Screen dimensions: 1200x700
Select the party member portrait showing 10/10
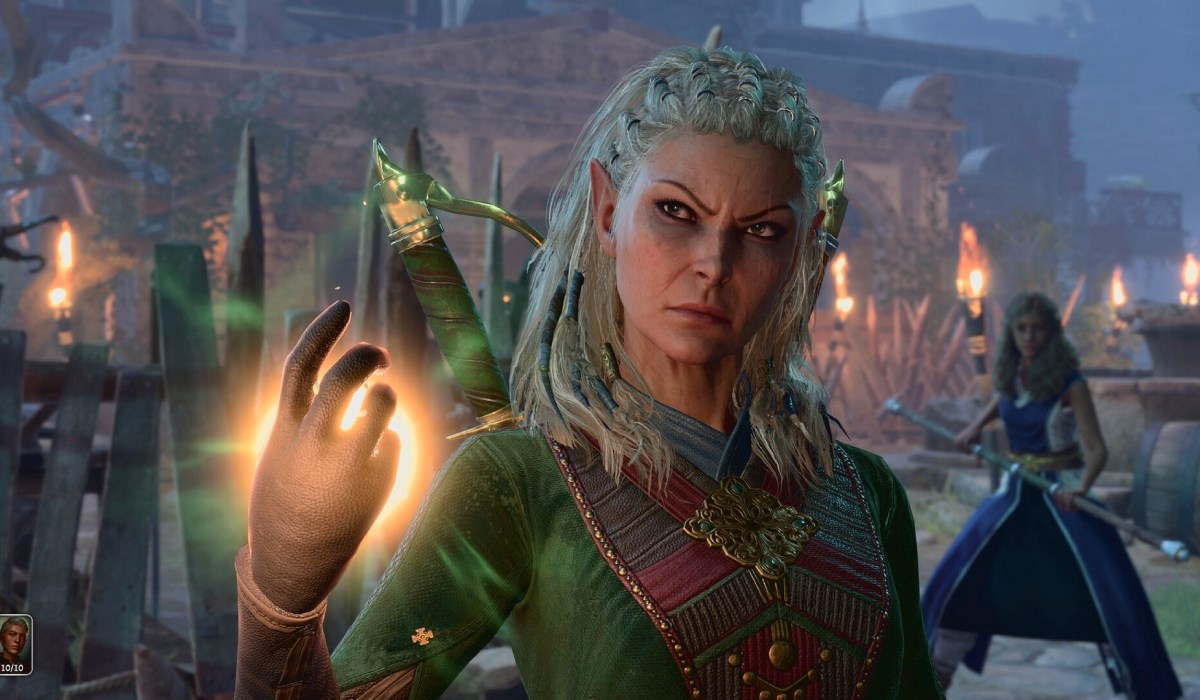coord(15,643)
